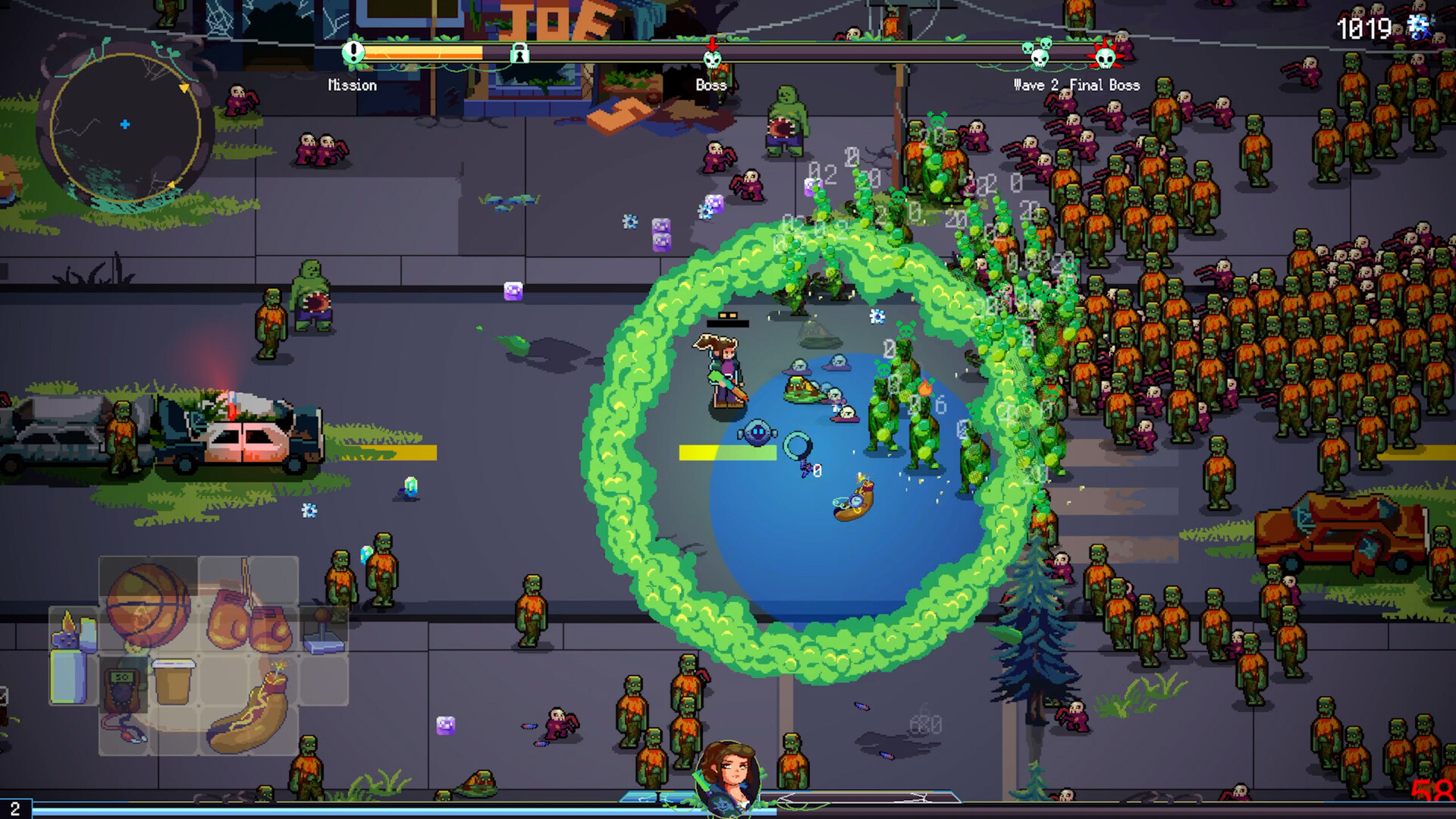Image resolution: width=1456 pixels, height=819 pixels.
Task: Click the Boss label on the progress bar
Action: (711, 85)
